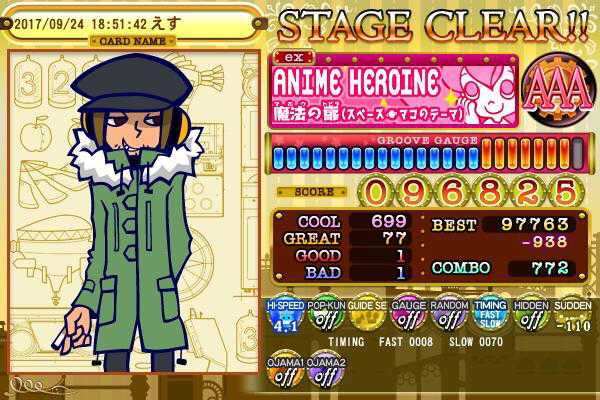Toggle the HIDDEN option
Image resolution: width=600 pixels, height=400 pixels.
pyautogui.click(x=531, y=317)
